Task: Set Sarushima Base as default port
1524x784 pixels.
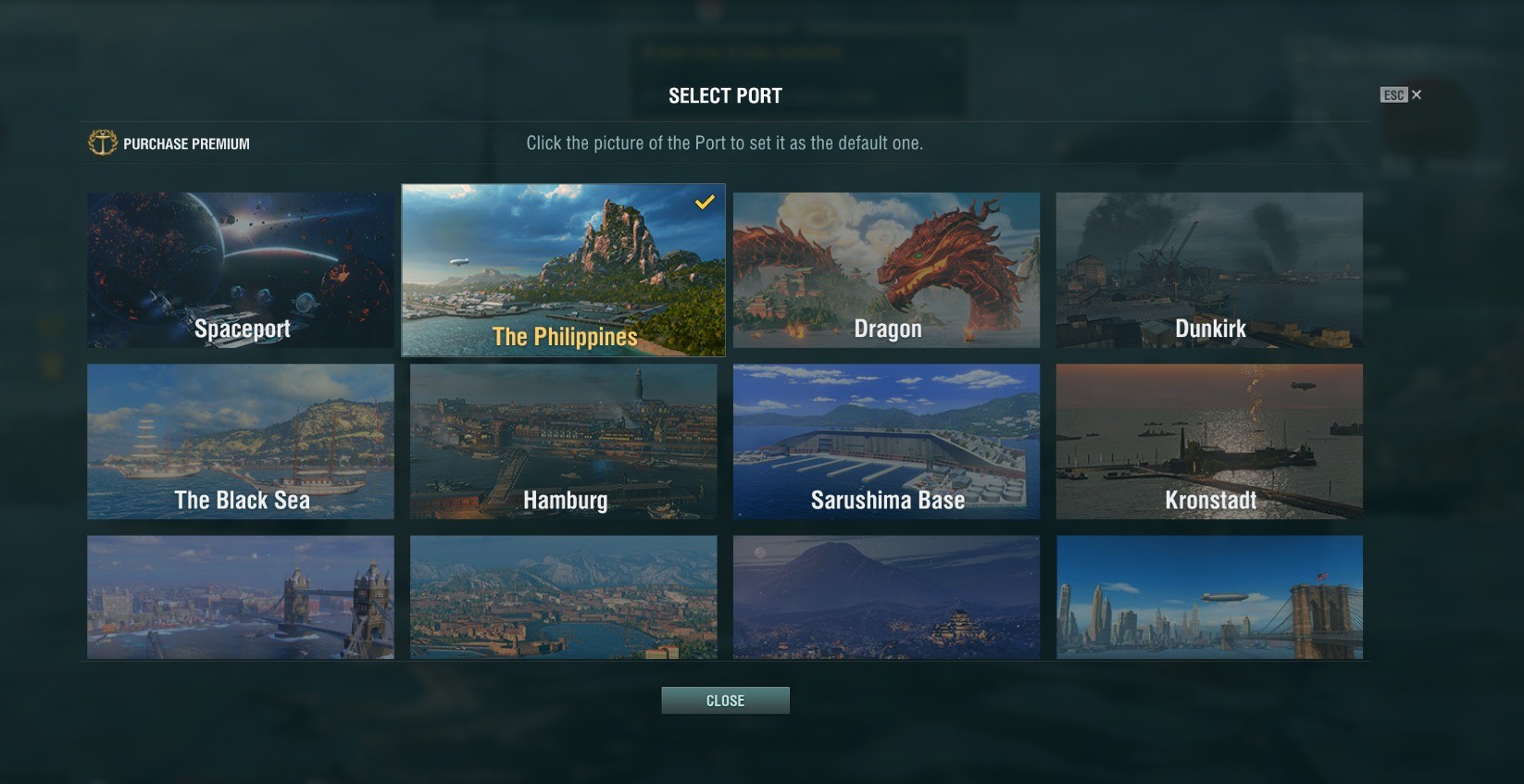Action: coord(886,441)
